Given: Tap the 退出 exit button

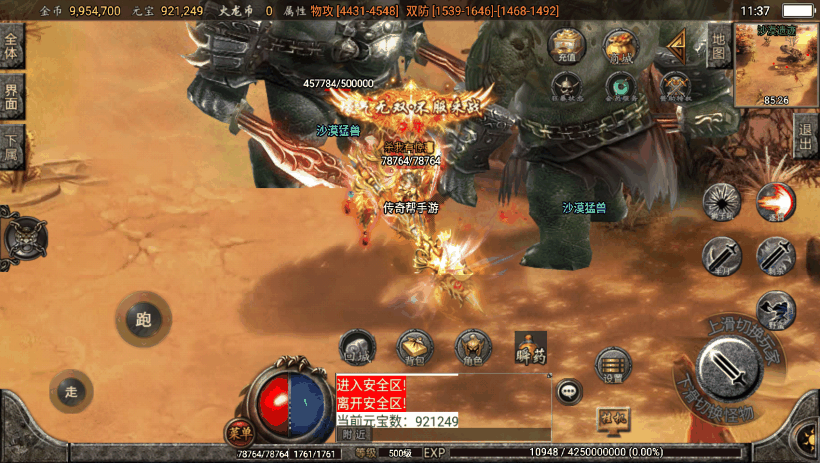Looking at the screenshot, I should 806,136.
